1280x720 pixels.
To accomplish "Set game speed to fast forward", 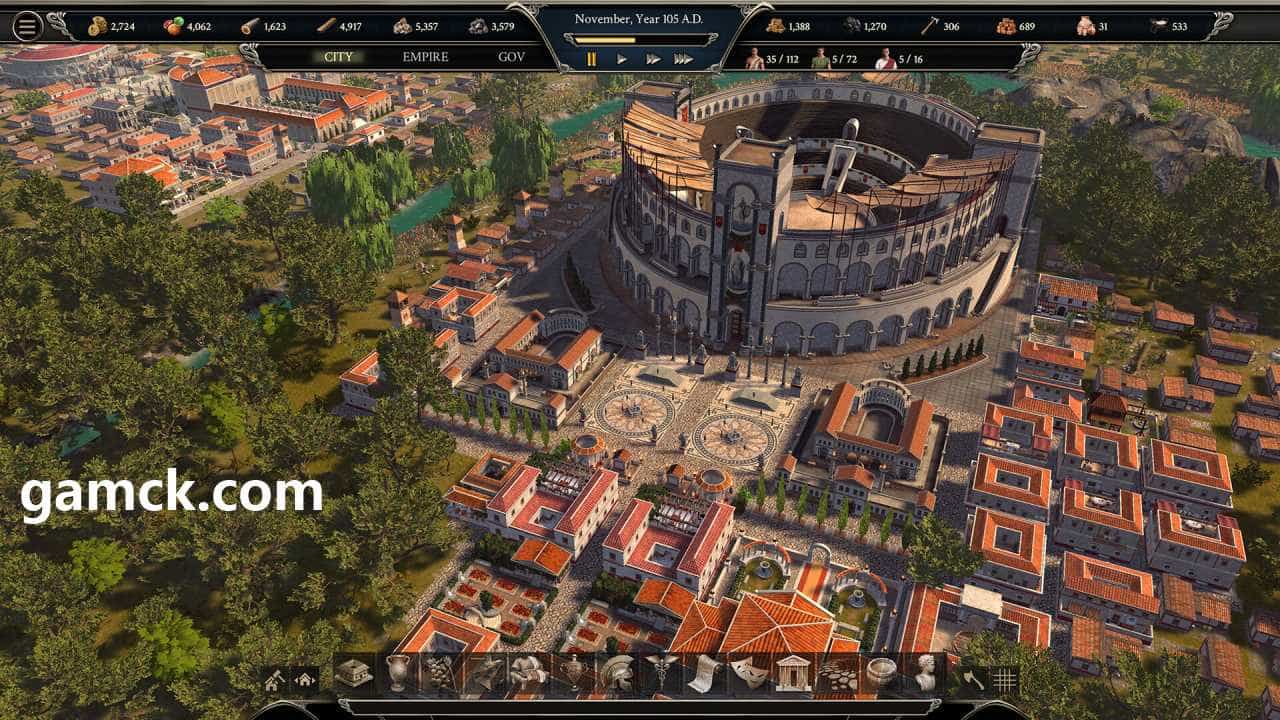I will click(652, 60).
